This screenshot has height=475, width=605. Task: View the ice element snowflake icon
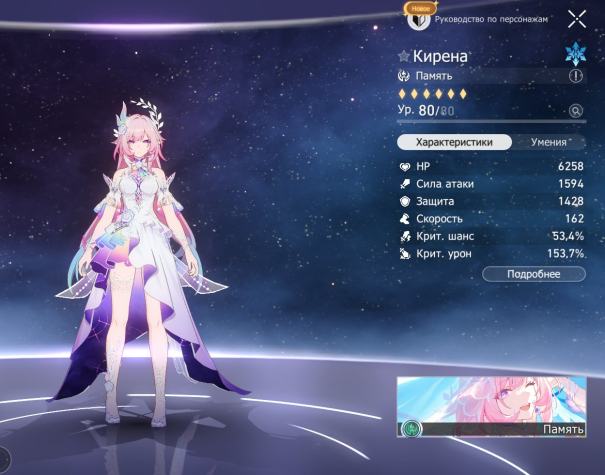(576, 53)
